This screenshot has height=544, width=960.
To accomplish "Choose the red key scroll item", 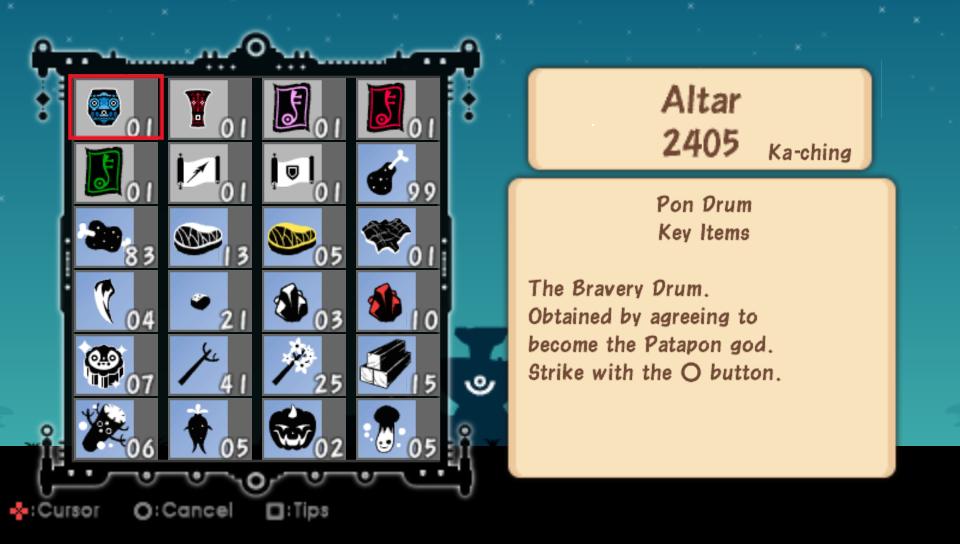I will tap(397, 107).
